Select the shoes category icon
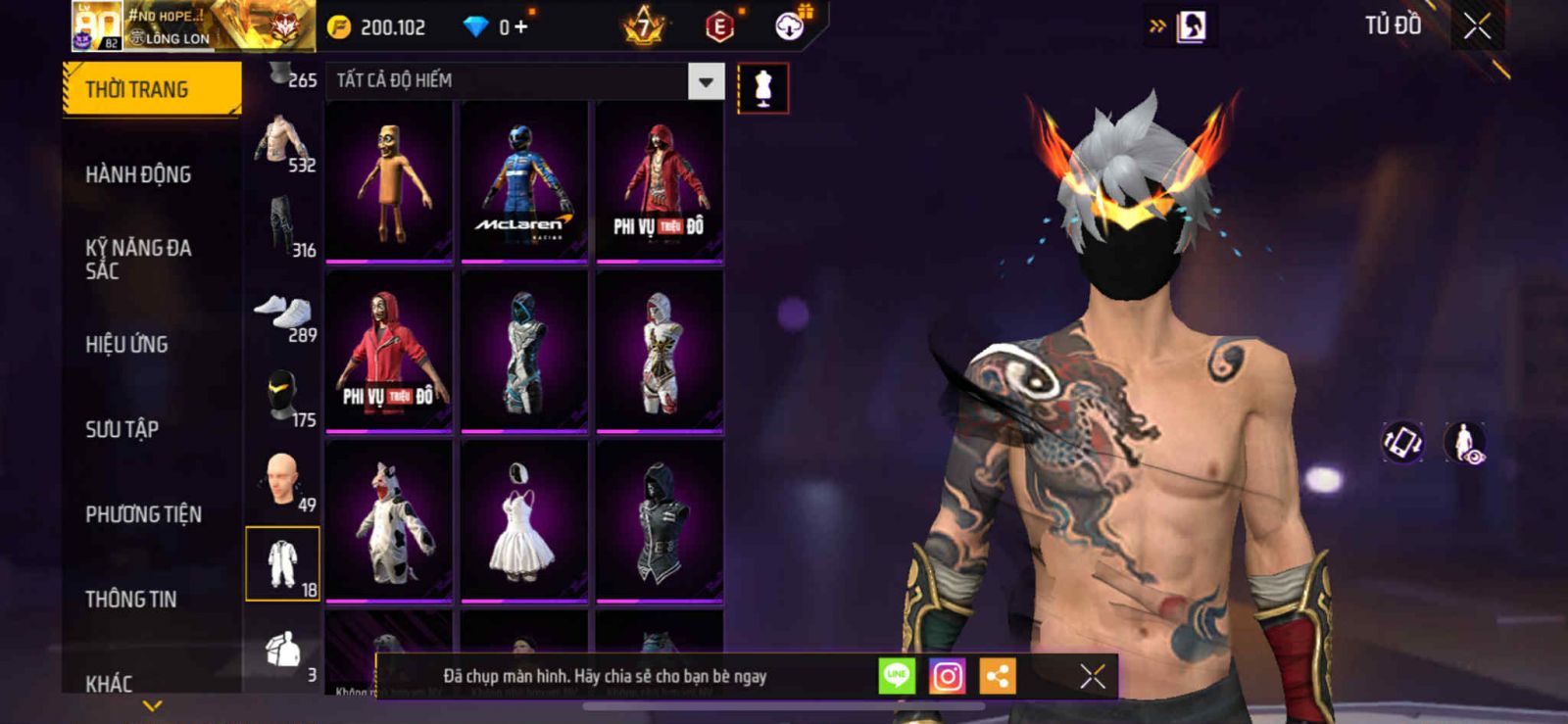This screenshot has height=724, width=1568. point(282,315)
